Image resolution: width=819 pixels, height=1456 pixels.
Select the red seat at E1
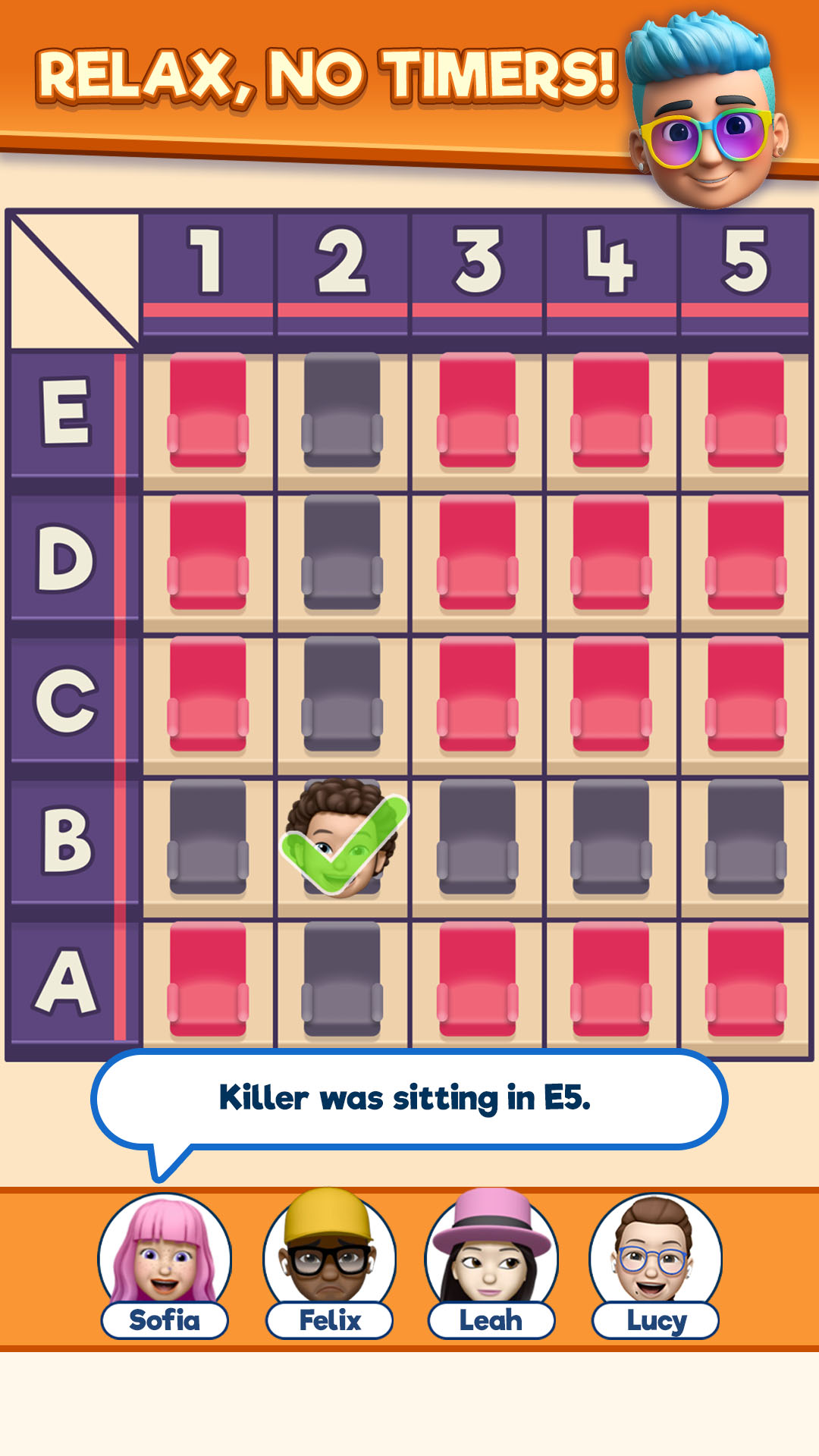[208, 410]
